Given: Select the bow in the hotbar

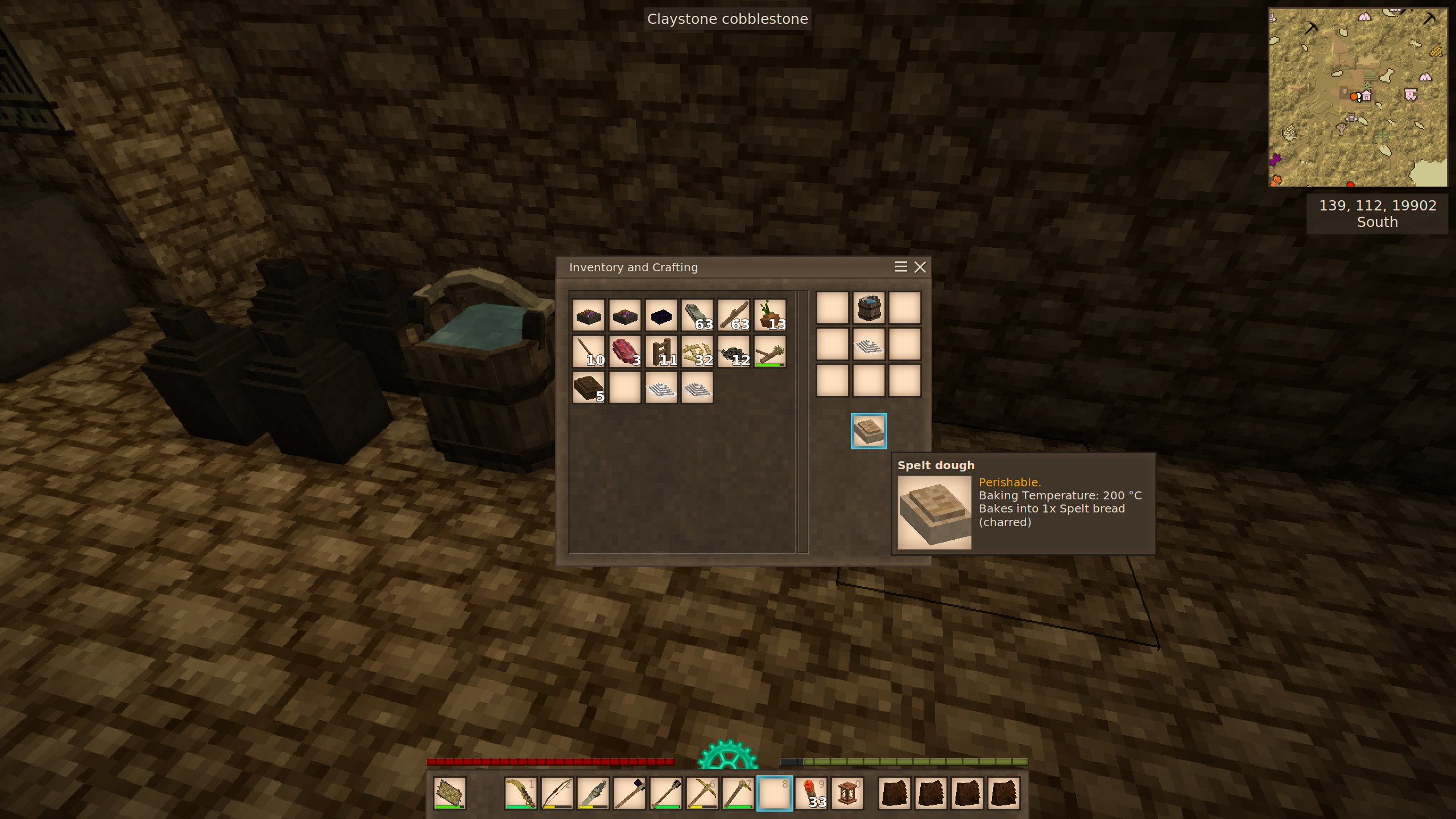Looking at the screenshot, I should (x=557, y=793).
